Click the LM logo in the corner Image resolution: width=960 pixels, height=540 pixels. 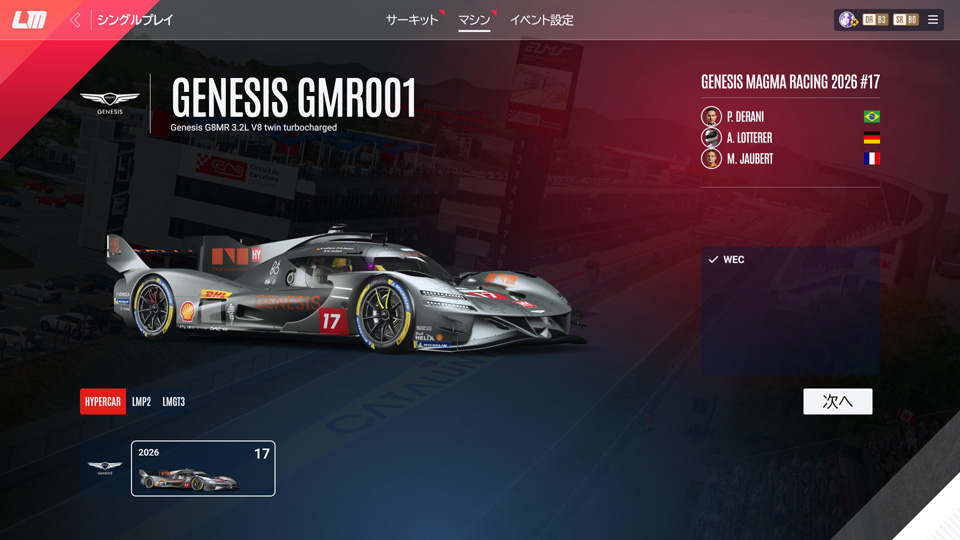click(x=29, y=20)
